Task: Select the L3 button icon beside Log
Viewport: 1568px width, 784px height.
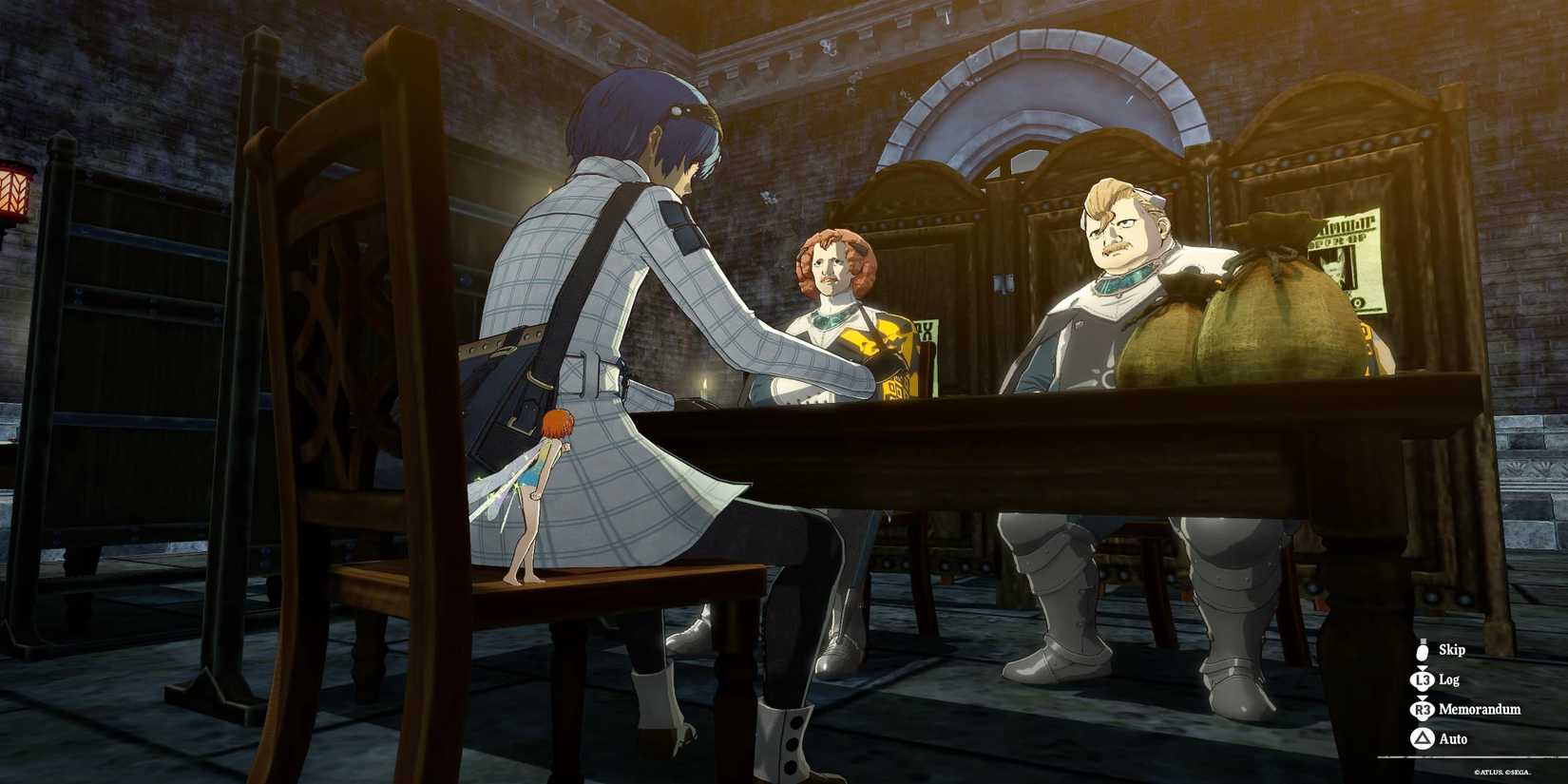Action: 1423,679
